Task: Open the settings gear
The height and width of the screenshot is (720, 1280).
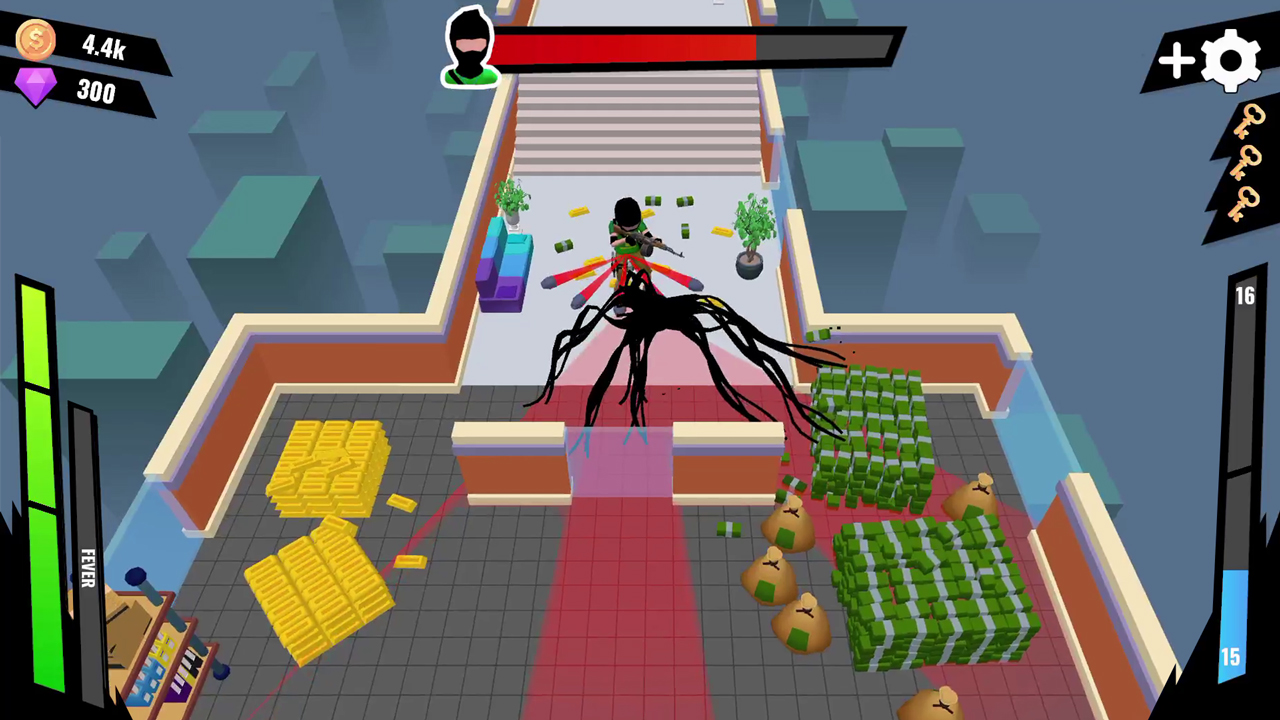Action: pos(1231,60)
